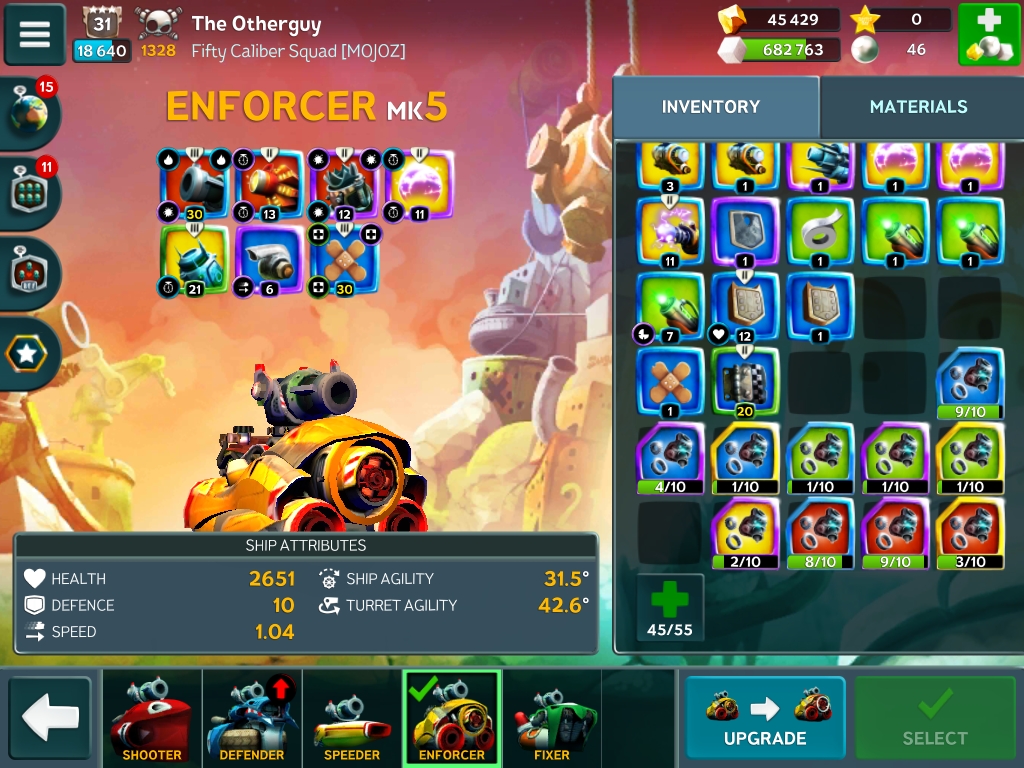1024x768 pixels.
Task: Open the star badge side button
Action: (28, 353)
